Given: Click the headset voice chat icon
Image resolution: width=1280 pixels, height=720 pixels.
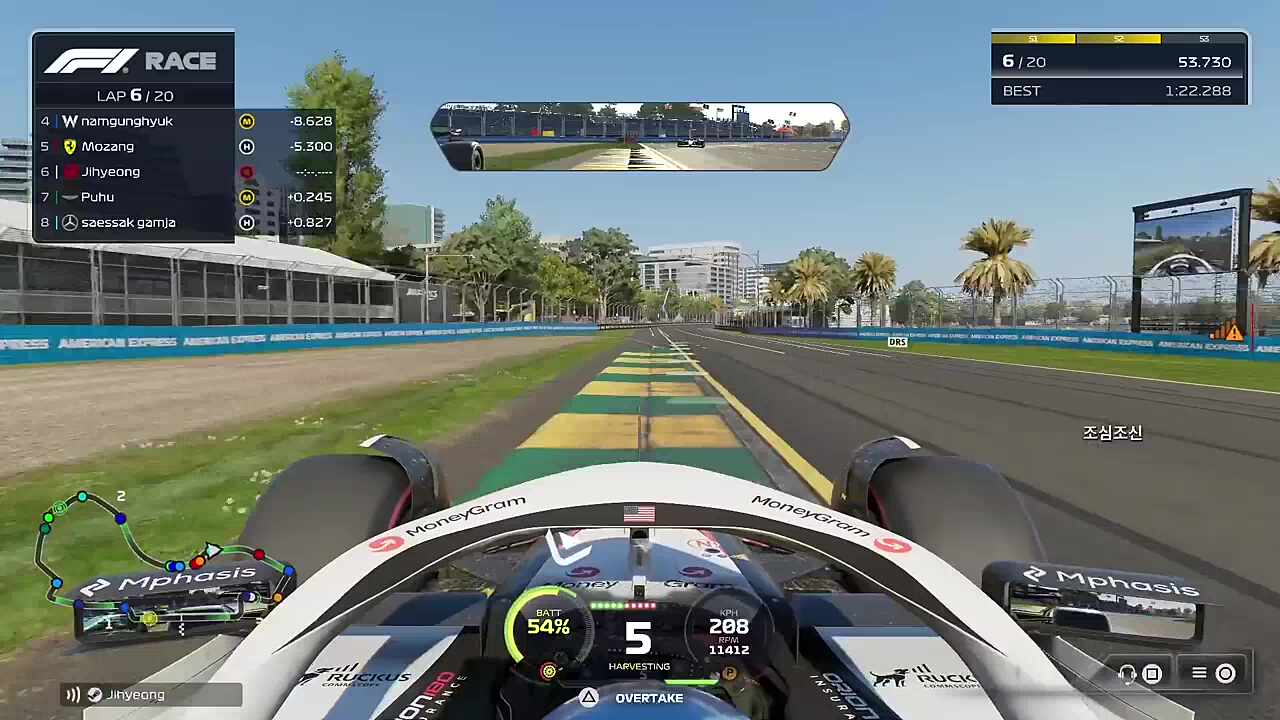Looking at the screenshot, I should [1127, 674].
